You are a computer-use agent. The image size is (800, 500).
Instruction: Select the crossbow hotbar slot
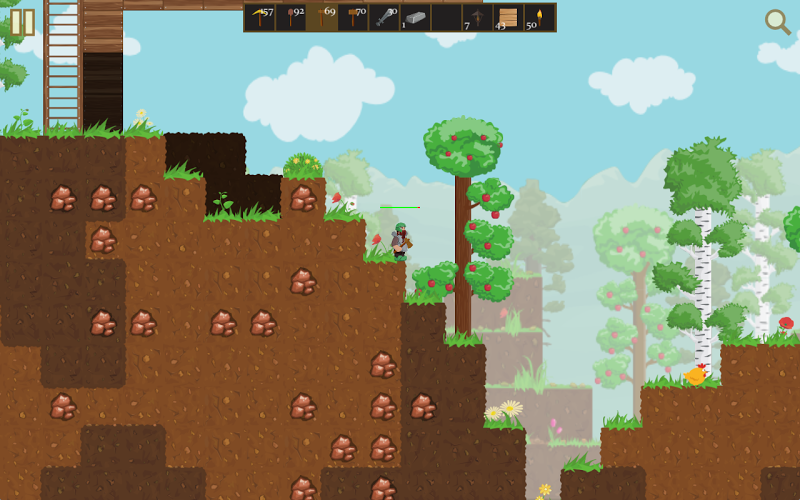click(477, 17)
